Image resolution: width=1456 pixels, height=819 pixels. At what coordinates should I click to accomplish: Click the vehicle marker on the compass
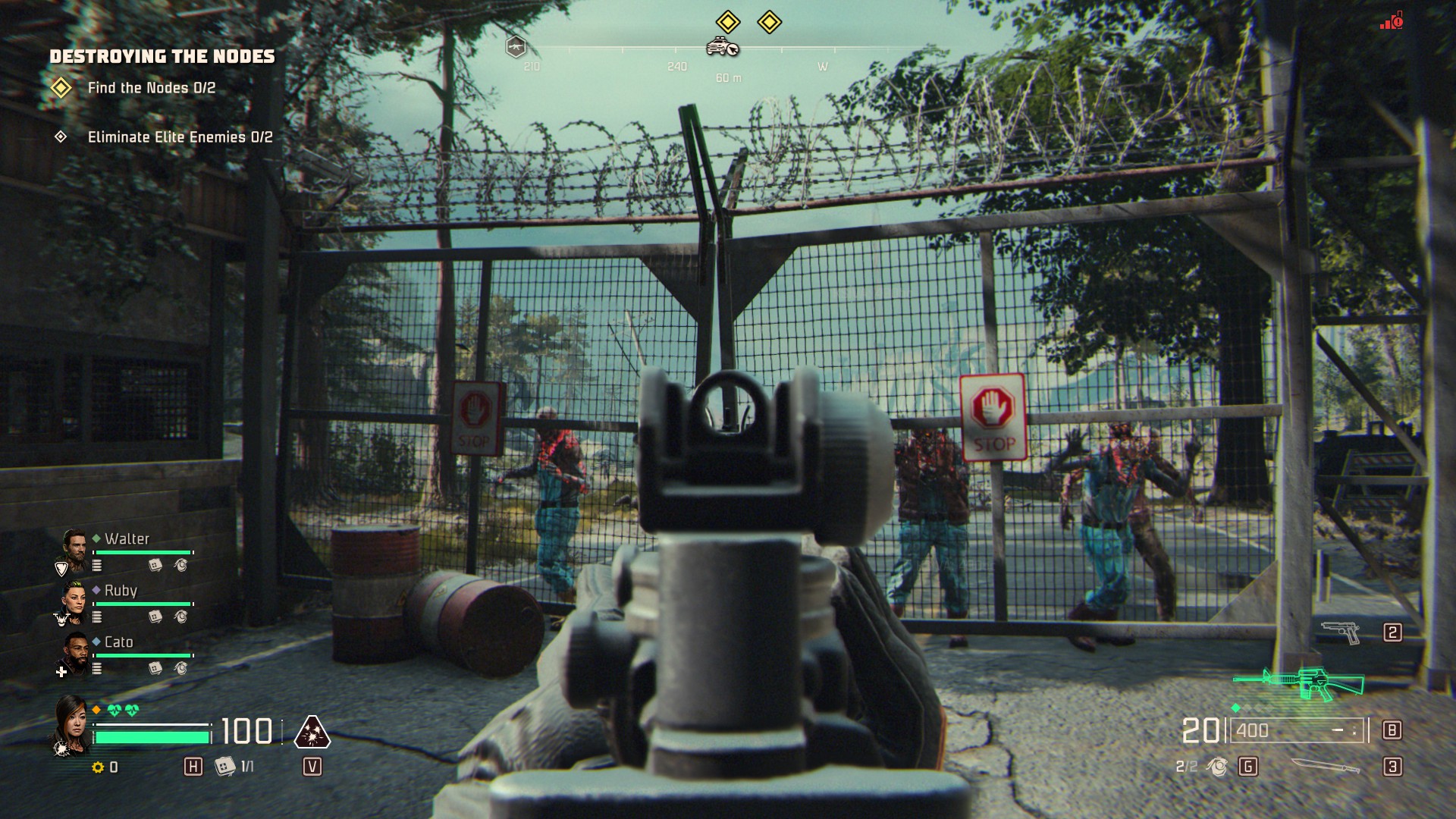[x=722, y=47]
